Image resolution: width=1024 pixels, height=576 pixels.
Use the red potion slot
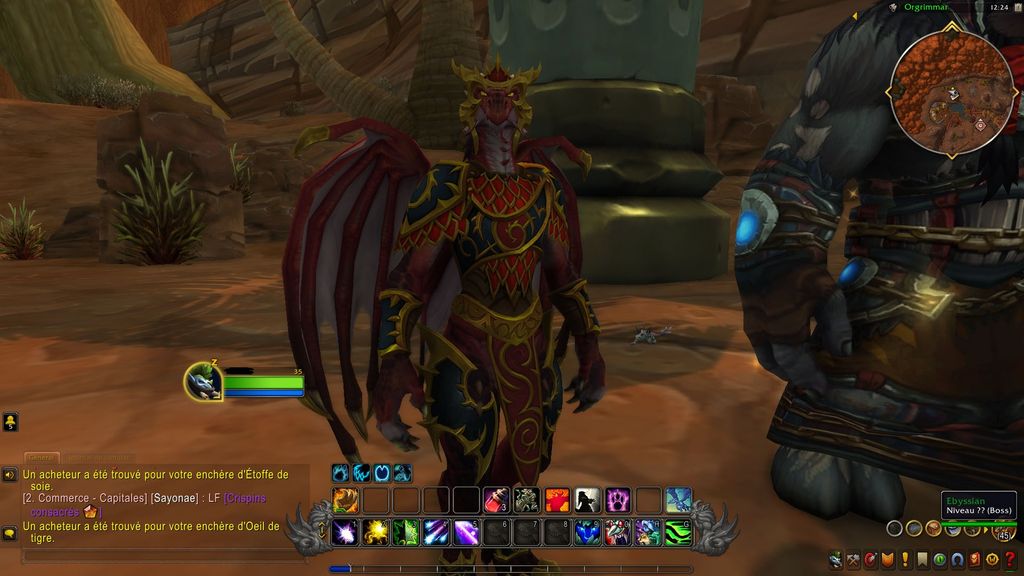click(x=497, y=500)
